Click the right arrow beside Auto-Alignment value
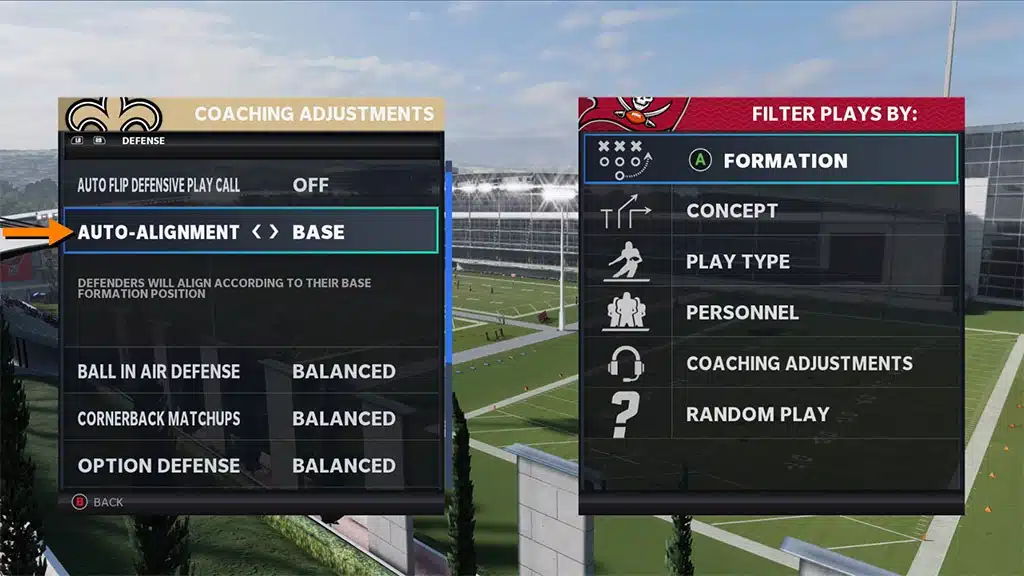The height and width of the screenshot is (576, 1024). pos(274,232)
